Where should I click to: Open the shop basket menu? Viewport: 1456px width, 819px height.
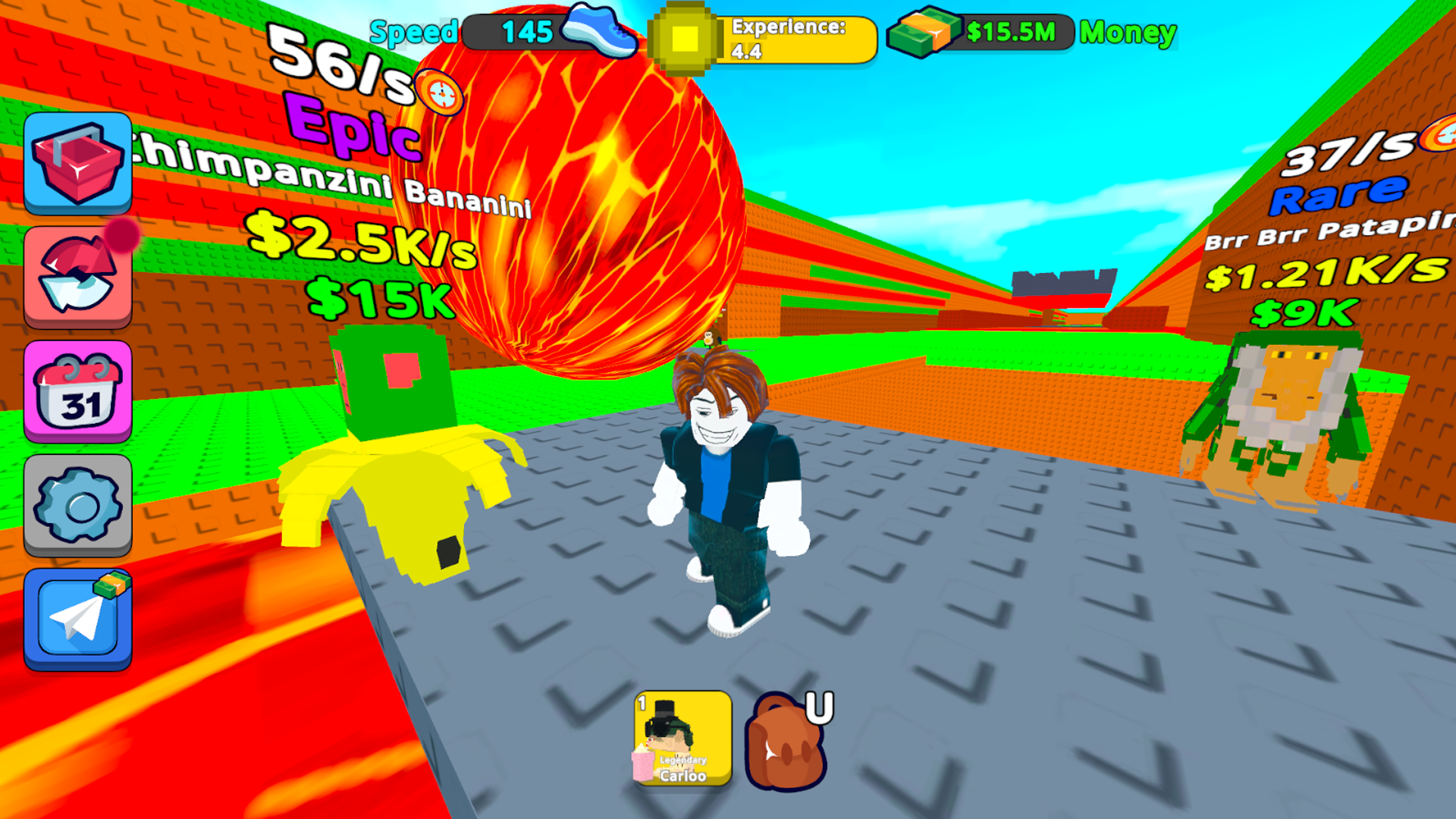(78, 163)
